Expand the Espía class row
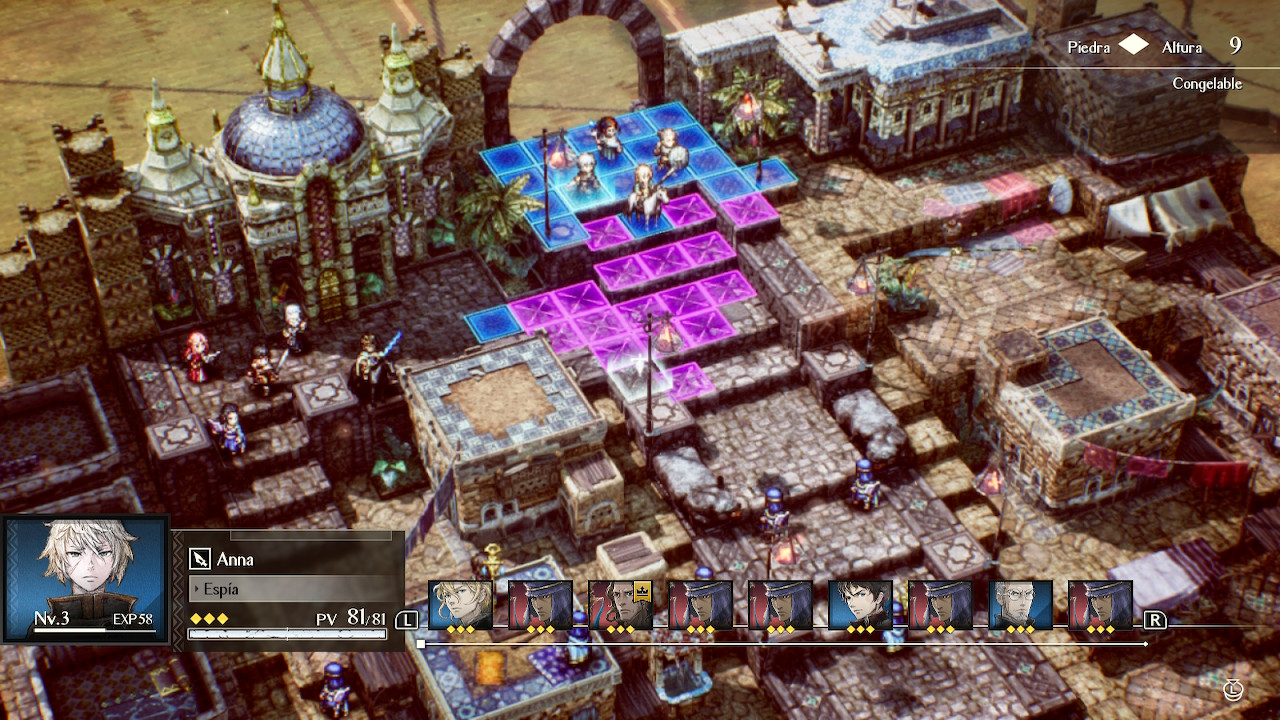The height and width of the screenshot is (720, 1280). click(290, 589)
